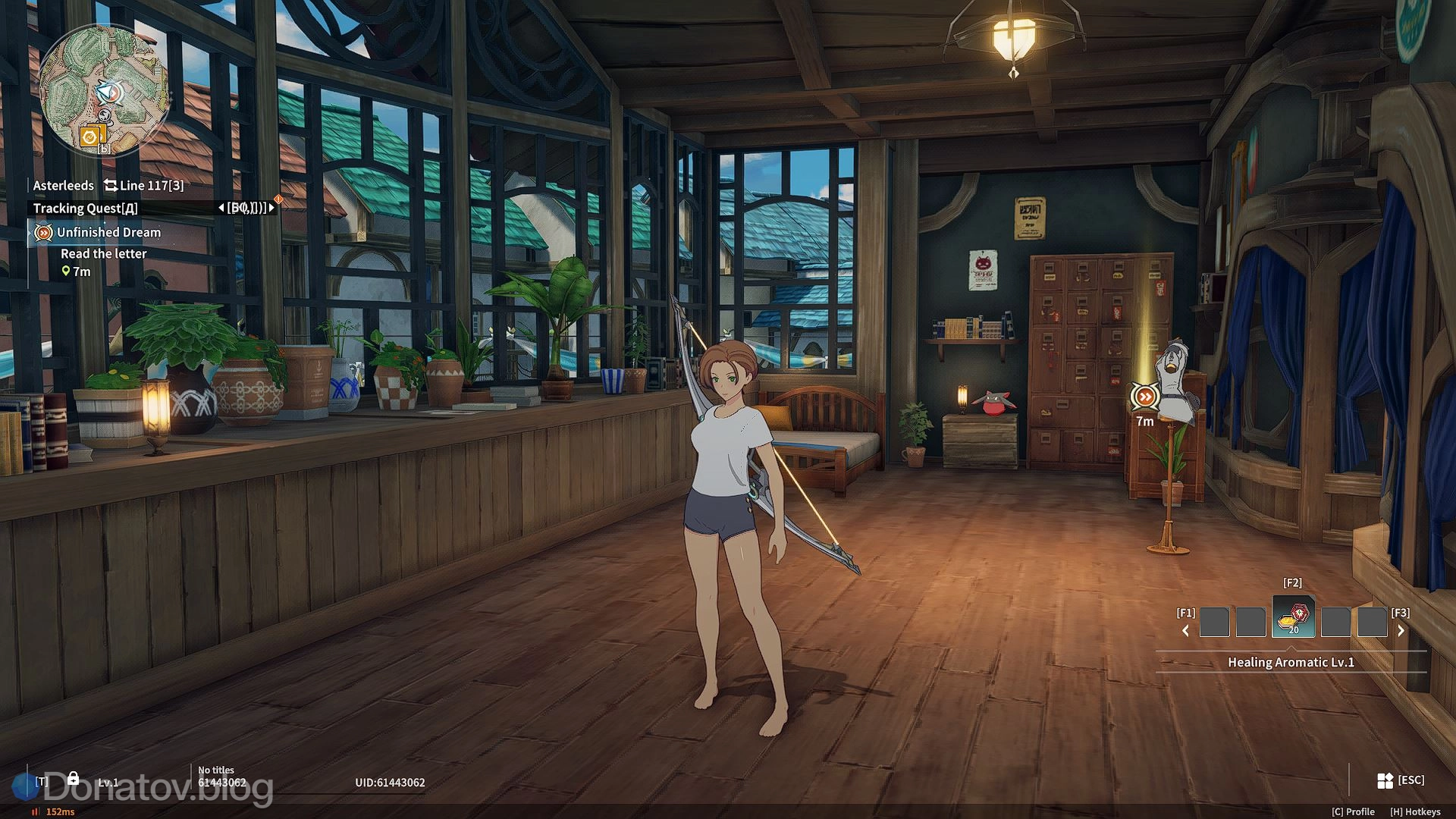Screen dimensions: 1456x819
Task: Open the Unfinished Dream quest tracker
Action: (108, 232)
